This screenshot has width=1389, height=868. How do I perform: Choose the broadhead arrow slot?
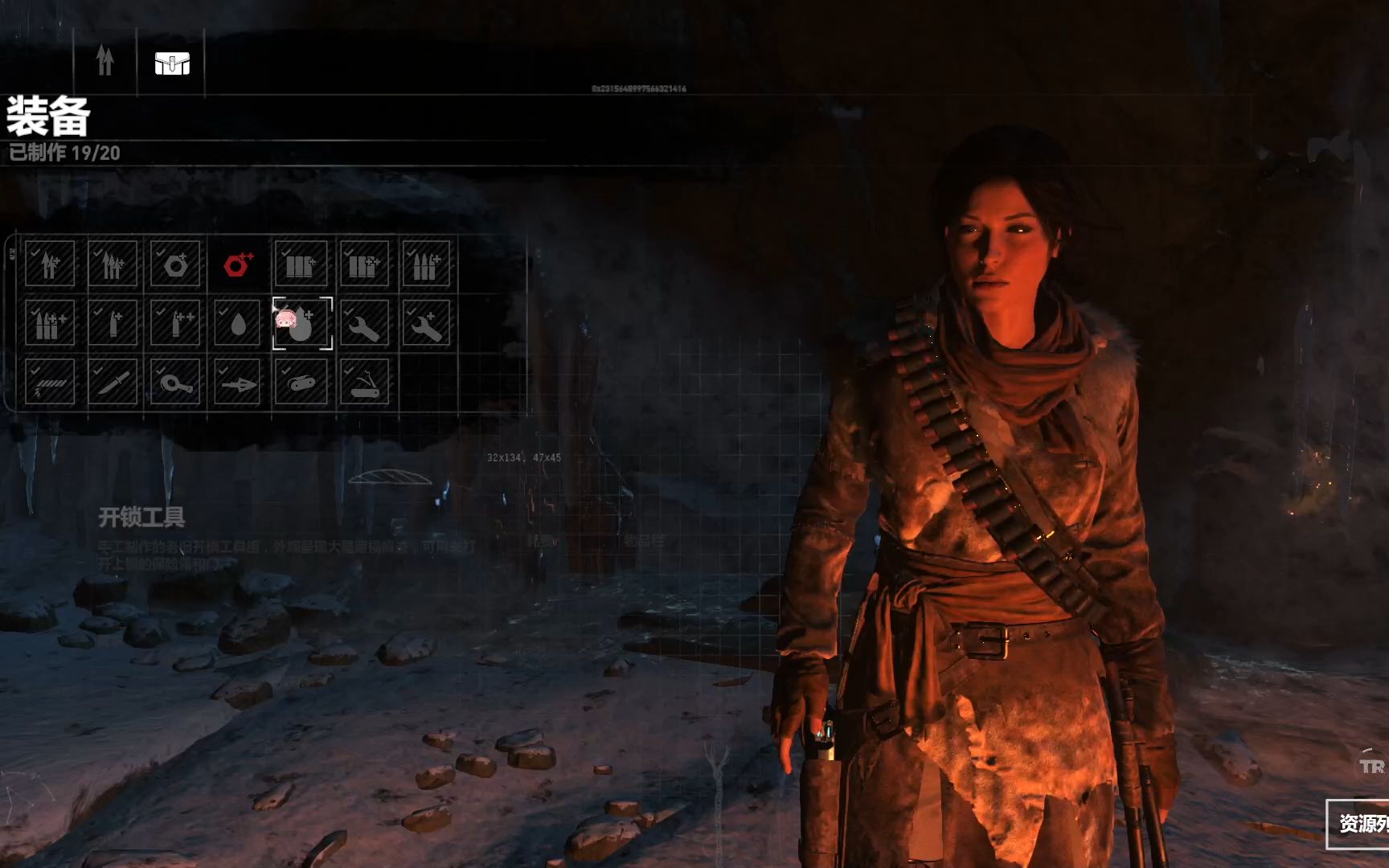[238, 382]
